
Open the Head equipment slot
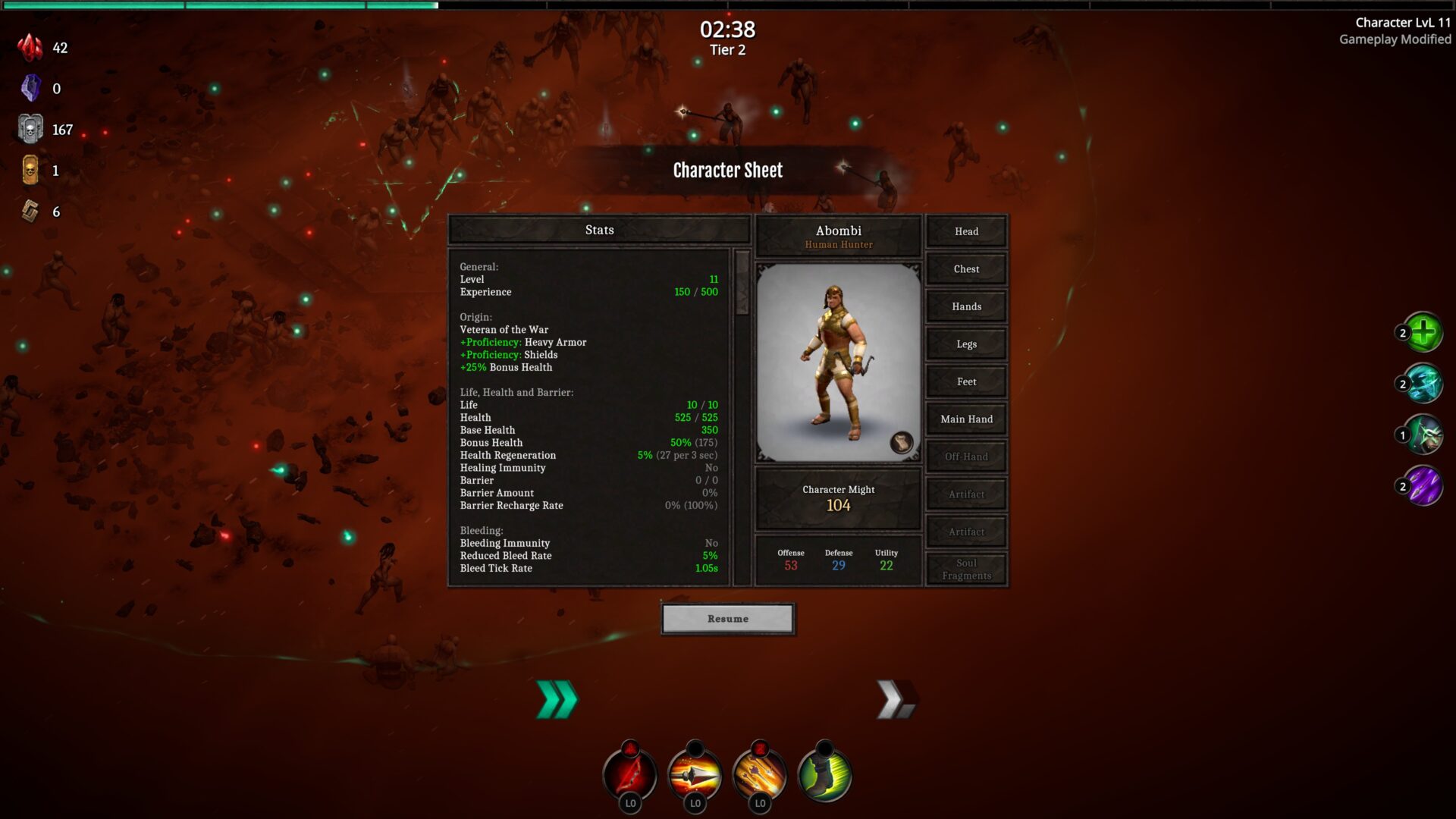pyautogui.click(x=966, y=231)
